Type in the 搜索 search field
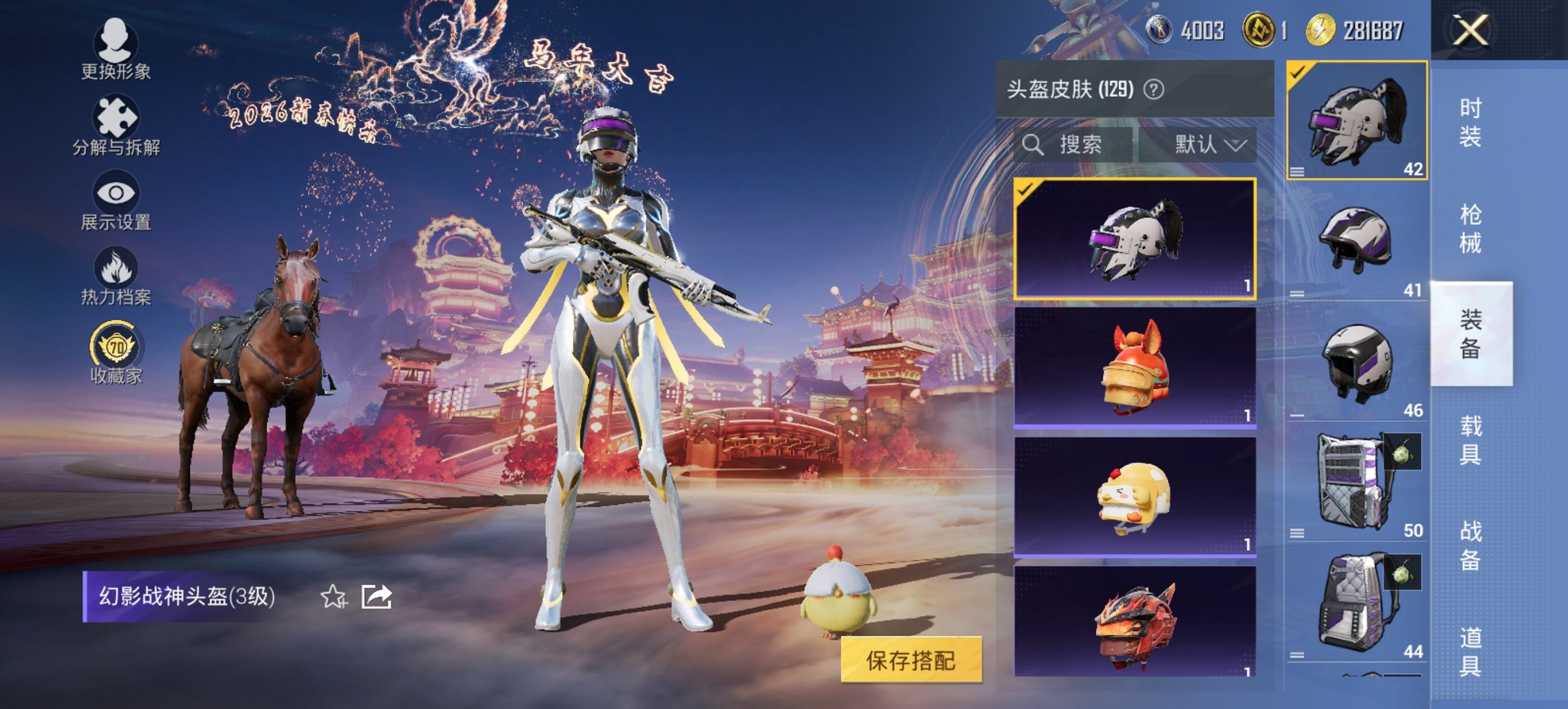 pos(1079,146)
